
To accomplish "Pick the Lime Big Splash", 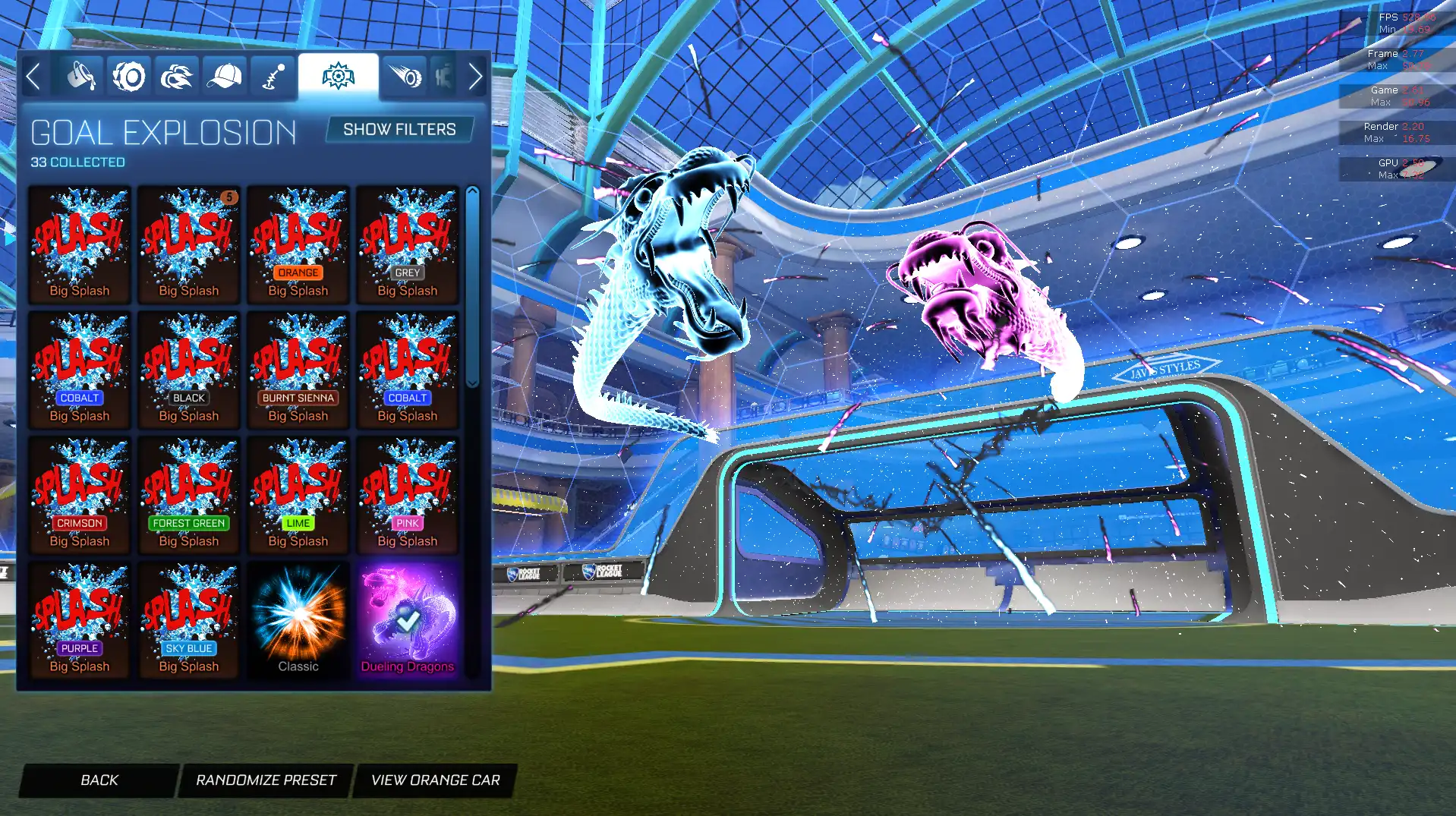I will click(298, 496).
